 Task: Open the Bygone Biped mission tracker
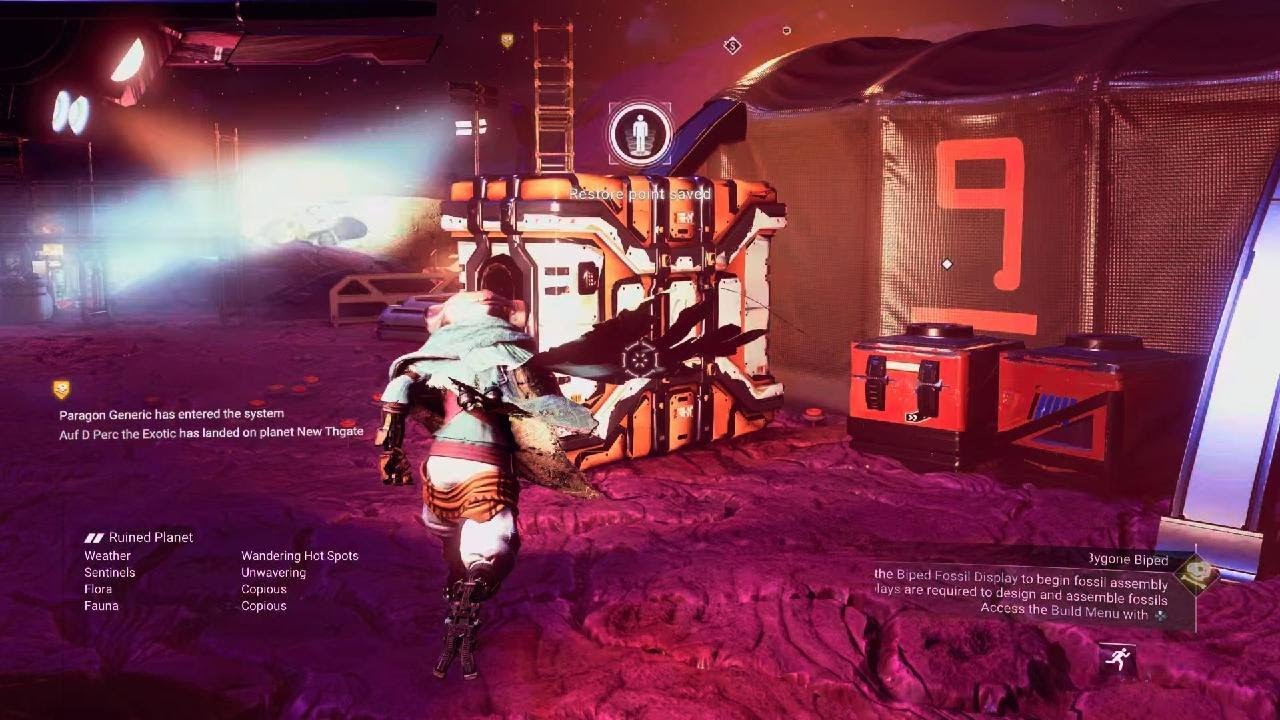(x=1127, y=560)
